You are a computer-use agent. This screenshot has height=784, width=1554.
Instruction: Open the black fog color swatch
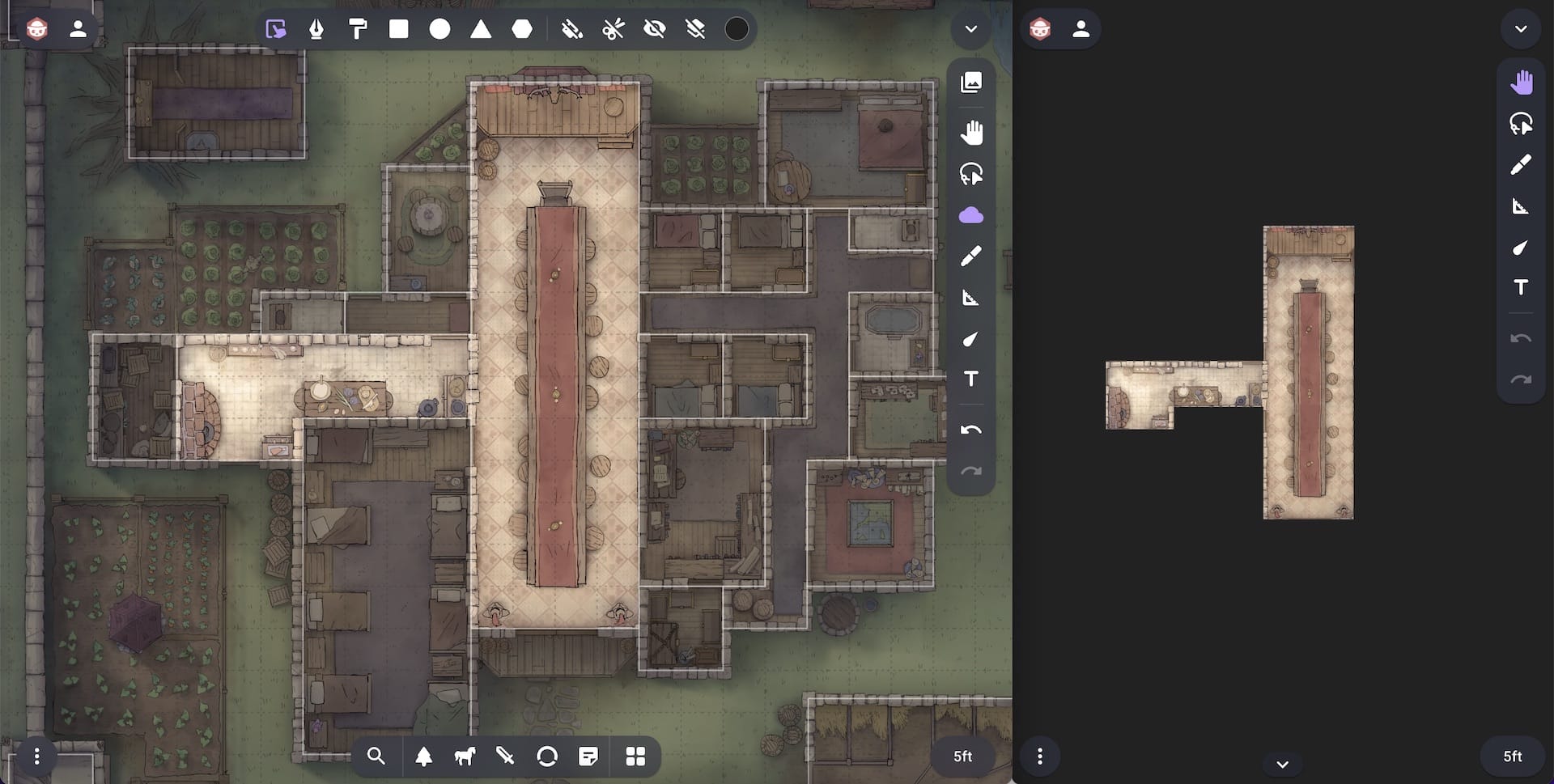pyautogui.click(x=736, y=29)
